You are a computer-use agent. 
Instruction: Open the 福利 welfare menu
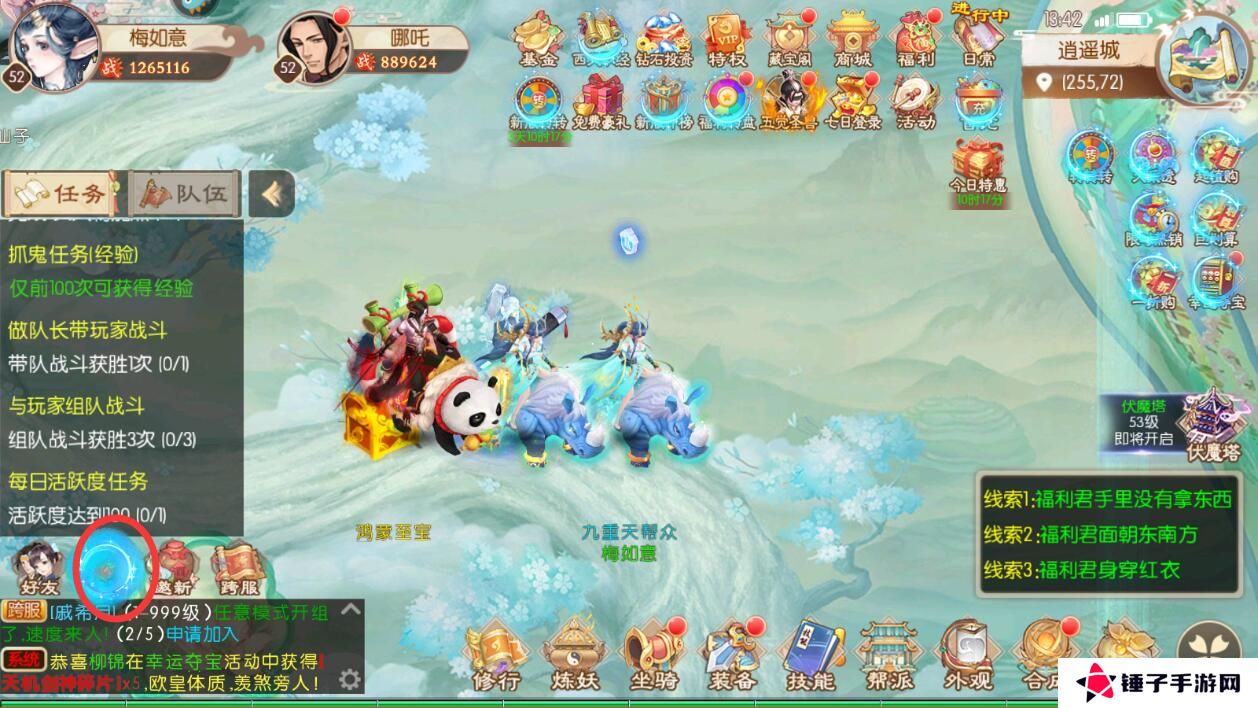click(915, 40)
